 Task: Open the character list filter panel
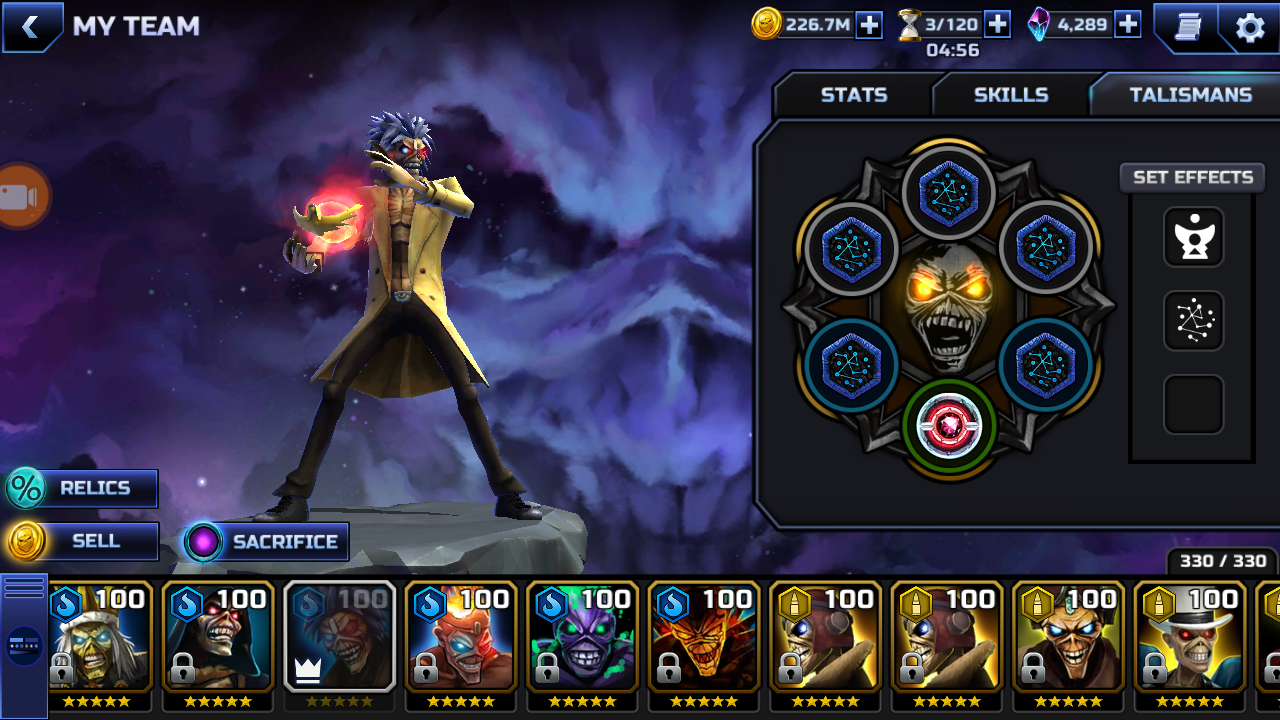point(24,645)
